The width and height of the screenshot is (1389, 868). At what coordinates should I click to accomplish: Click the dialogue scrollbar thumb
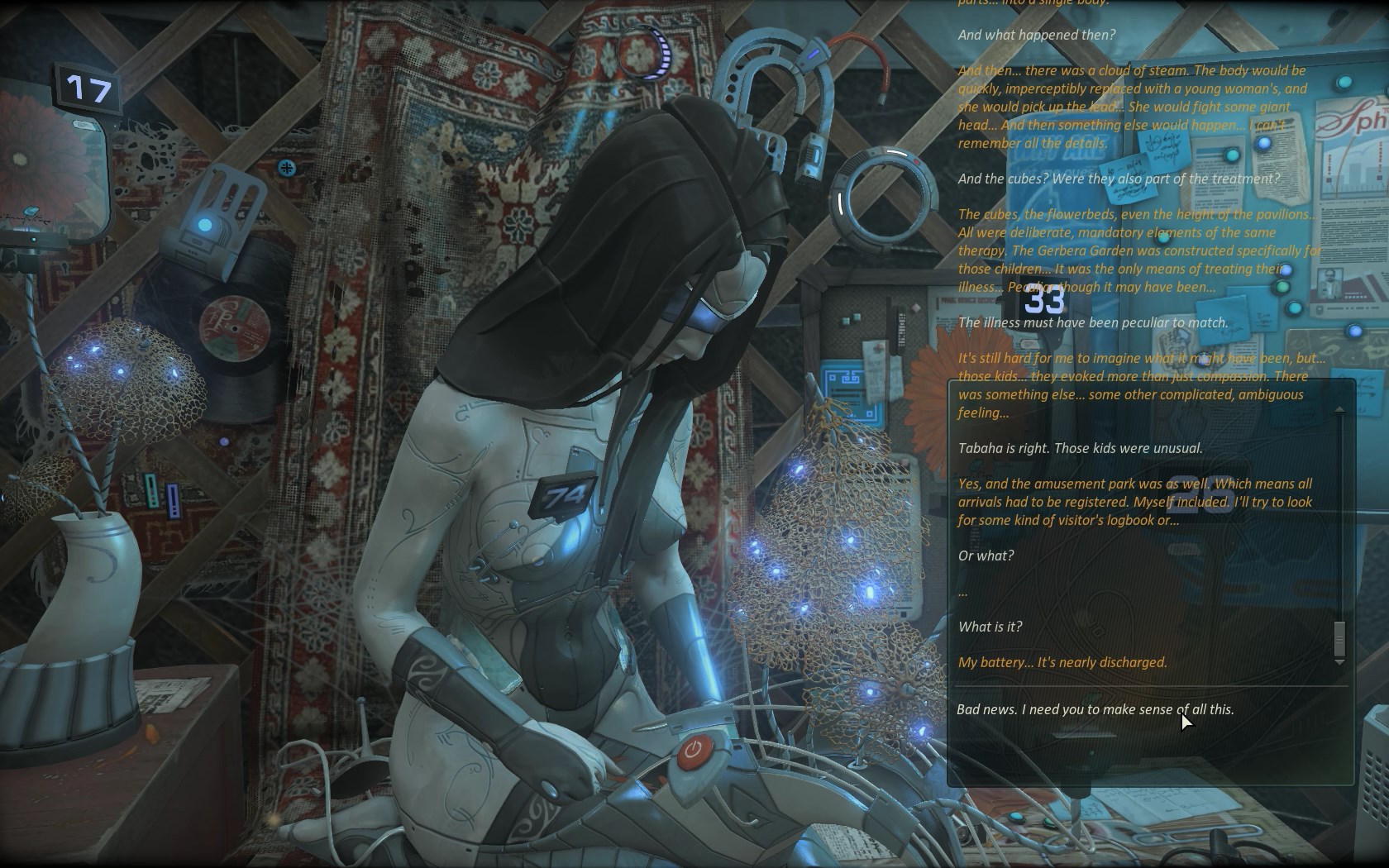pos(1339,638)
